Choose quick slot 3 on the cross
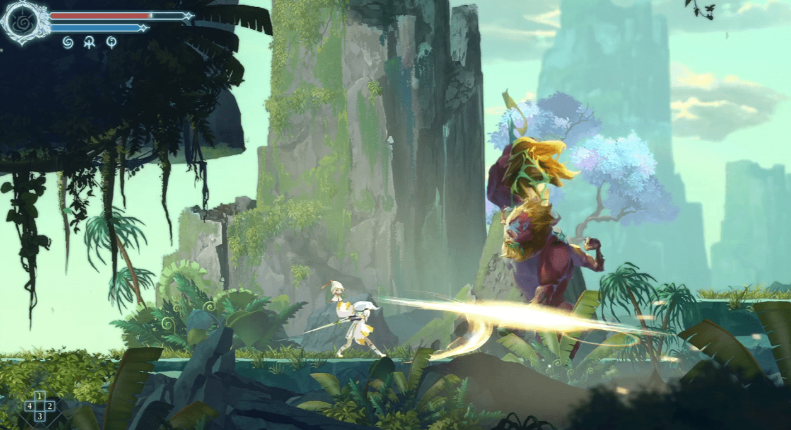Image resolution: width=791 pixels, height=430 pixels. (x=40, y=416)
